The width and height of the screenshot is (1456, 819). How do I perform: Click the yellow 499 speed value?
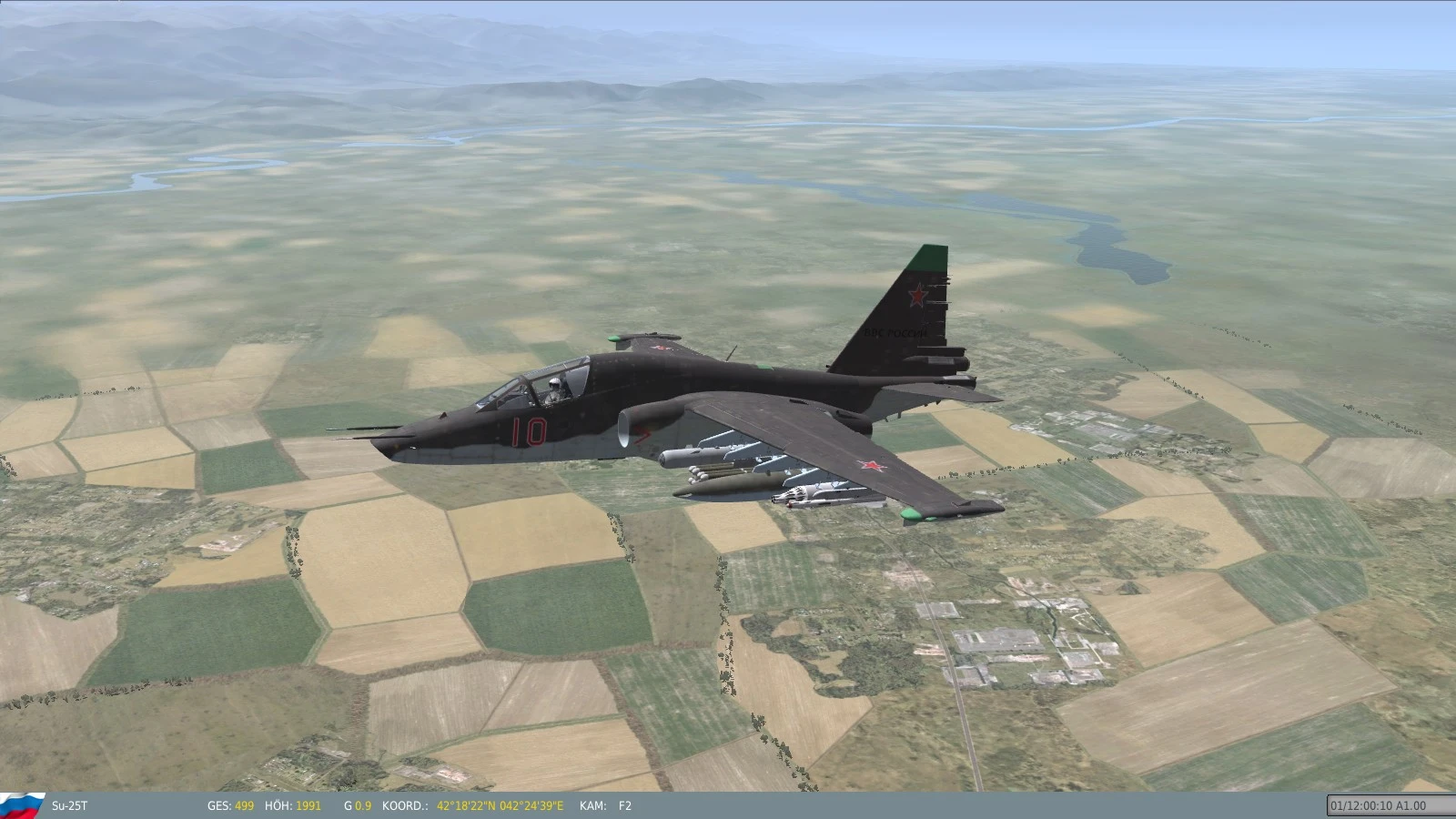[242, 805]
